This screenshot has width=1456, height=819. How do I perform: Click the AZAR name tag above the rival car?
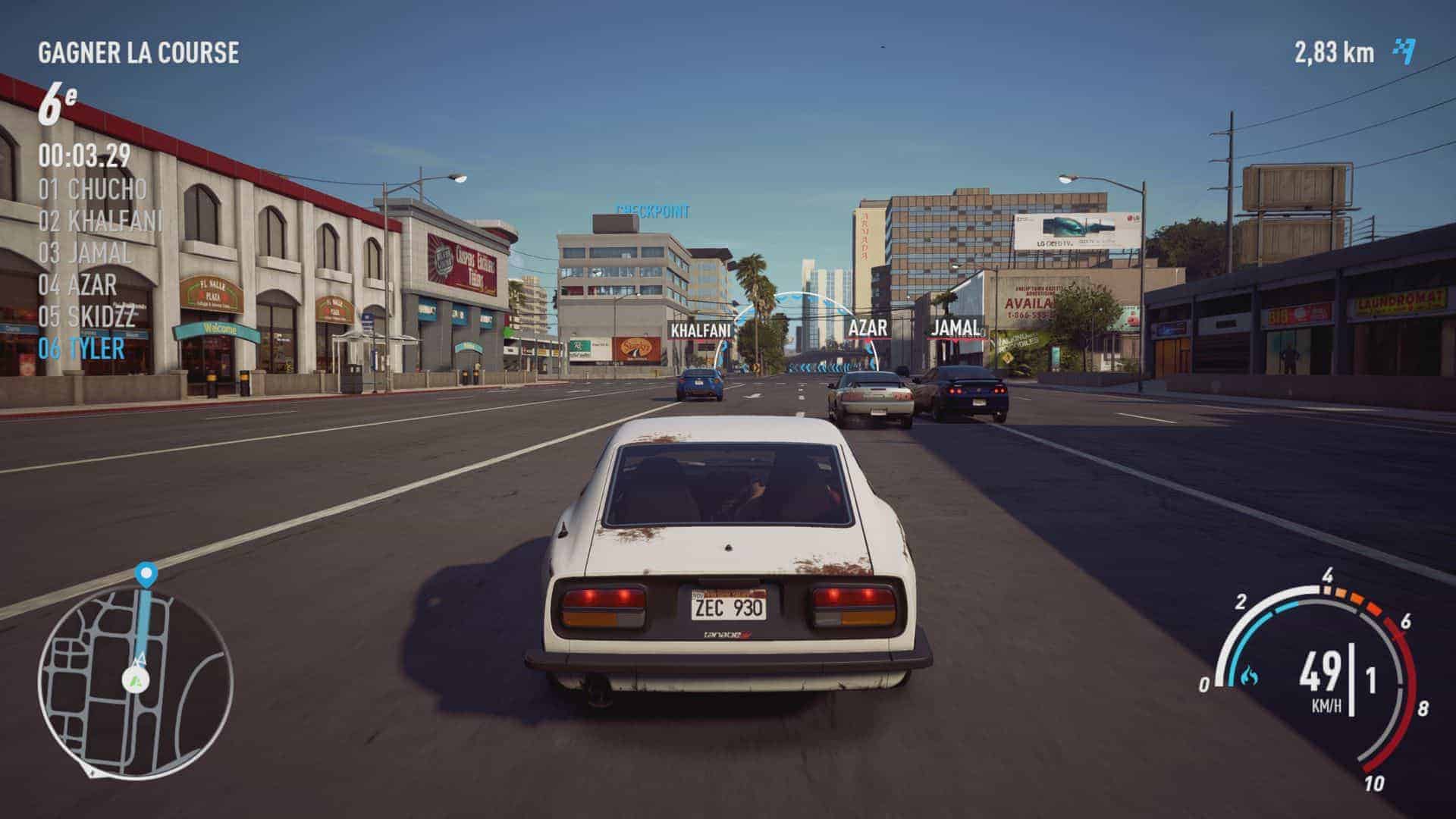click(868, 328)
